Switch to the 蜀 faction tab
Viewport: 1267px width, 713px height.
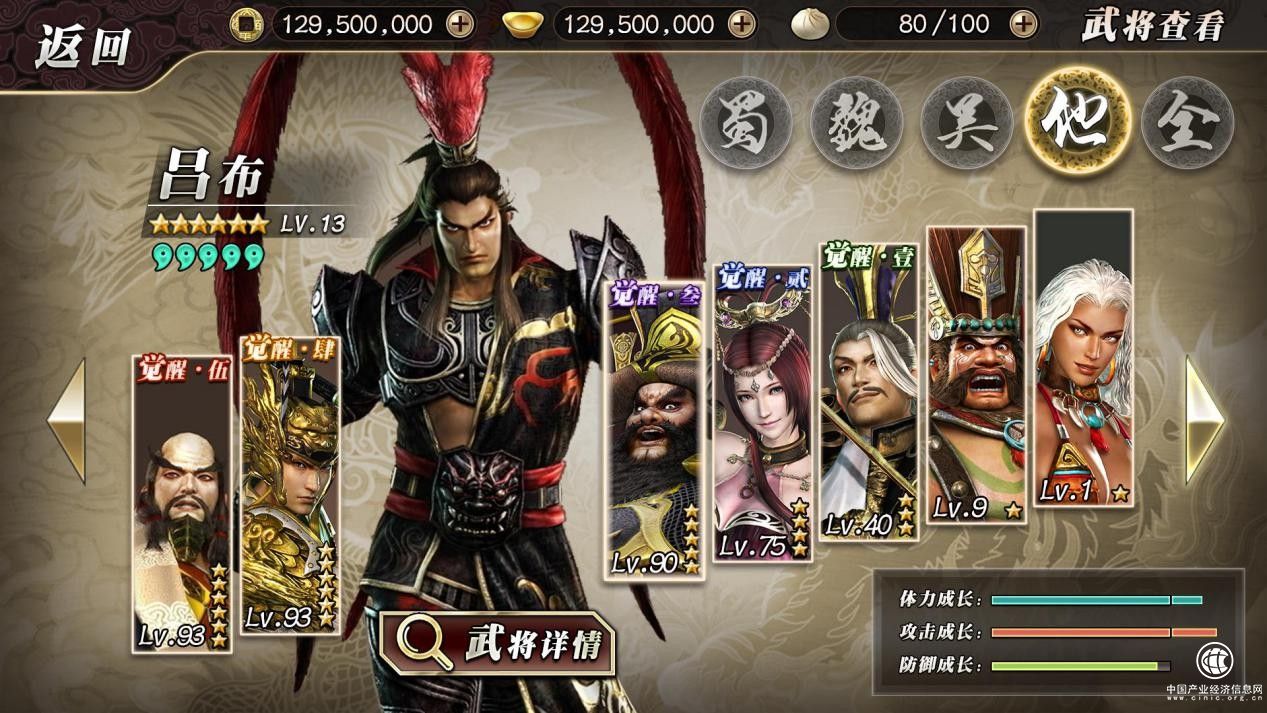(746, 122)
